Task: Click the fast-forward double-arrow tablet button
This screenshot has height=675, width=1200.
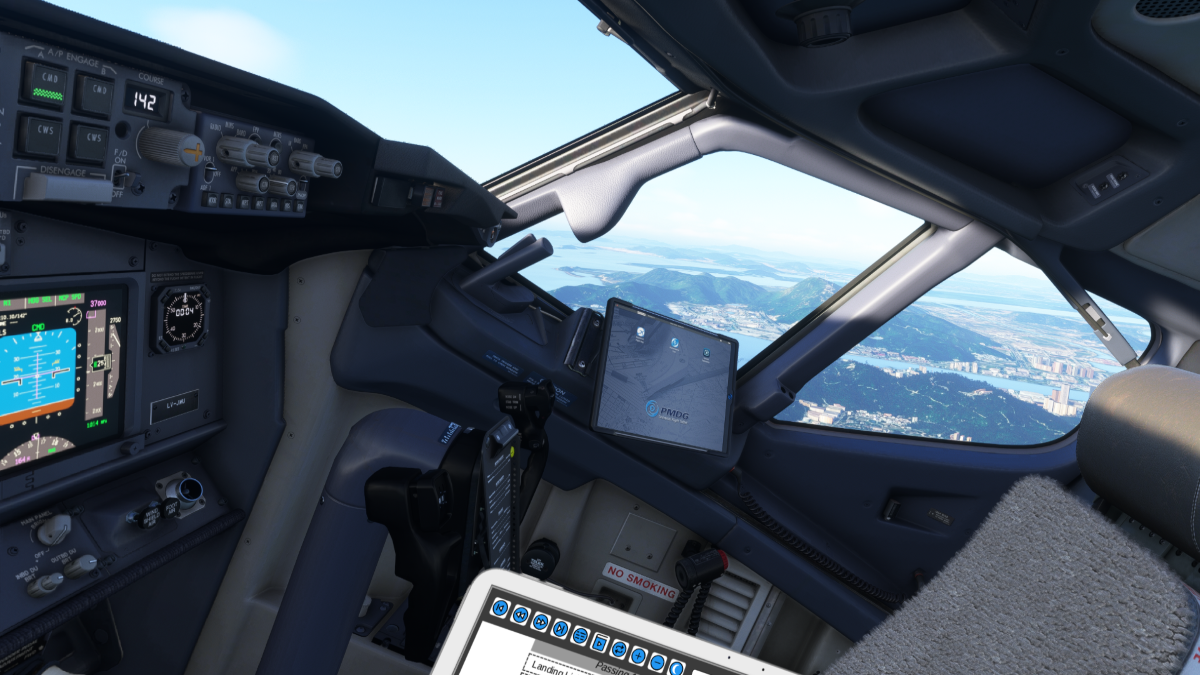Action: [541, 621]
